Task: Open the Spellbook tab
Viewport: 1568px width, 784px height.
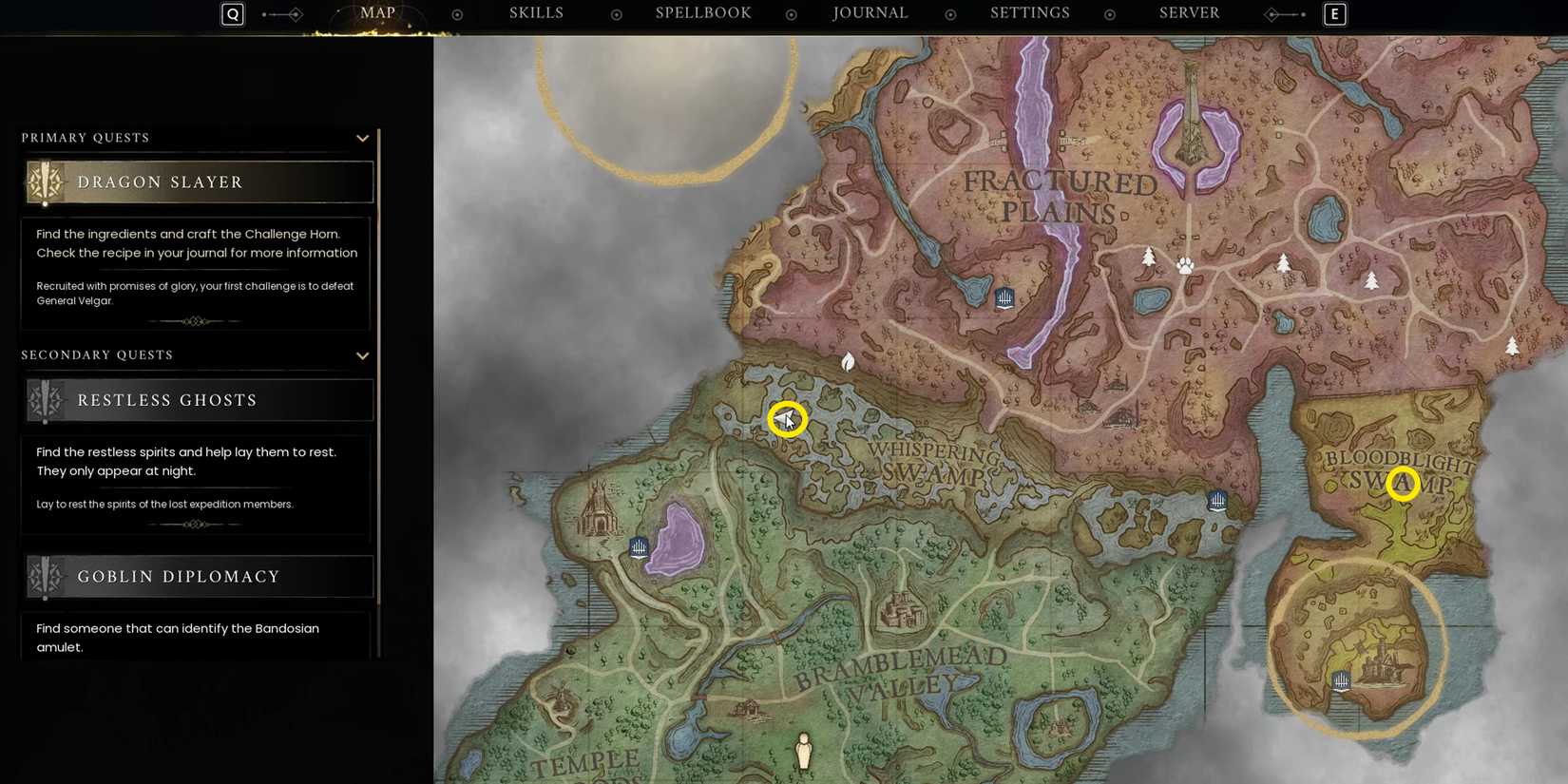Action: [x=703, y=12]
